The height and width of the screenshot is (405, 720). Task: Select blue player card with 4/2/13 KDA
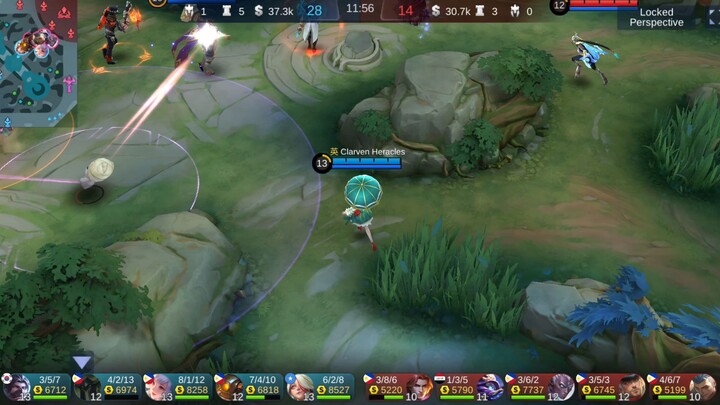tap(107, 387)
